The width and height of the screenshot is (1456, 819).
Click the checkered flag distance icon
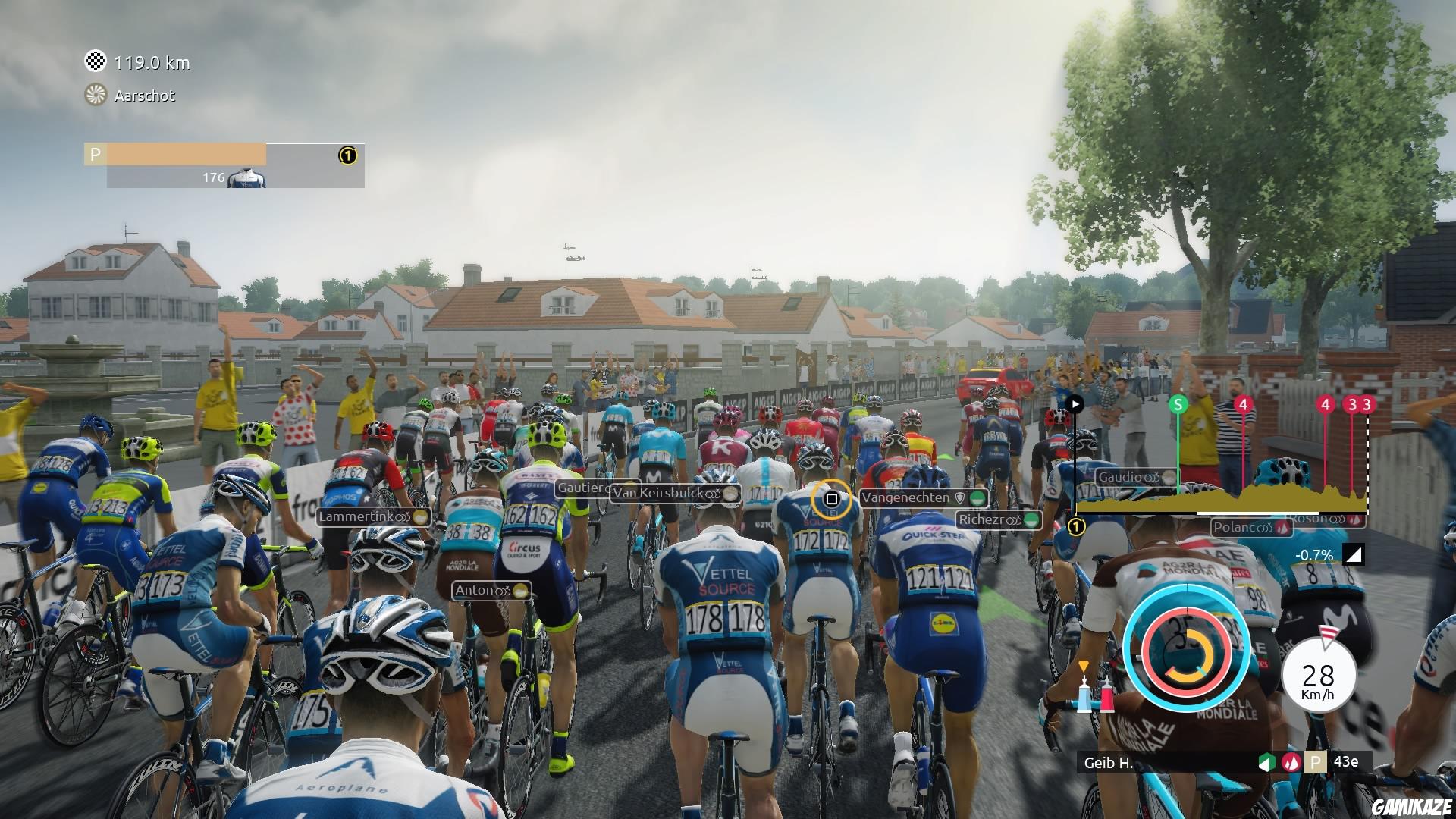click(94, 63)
